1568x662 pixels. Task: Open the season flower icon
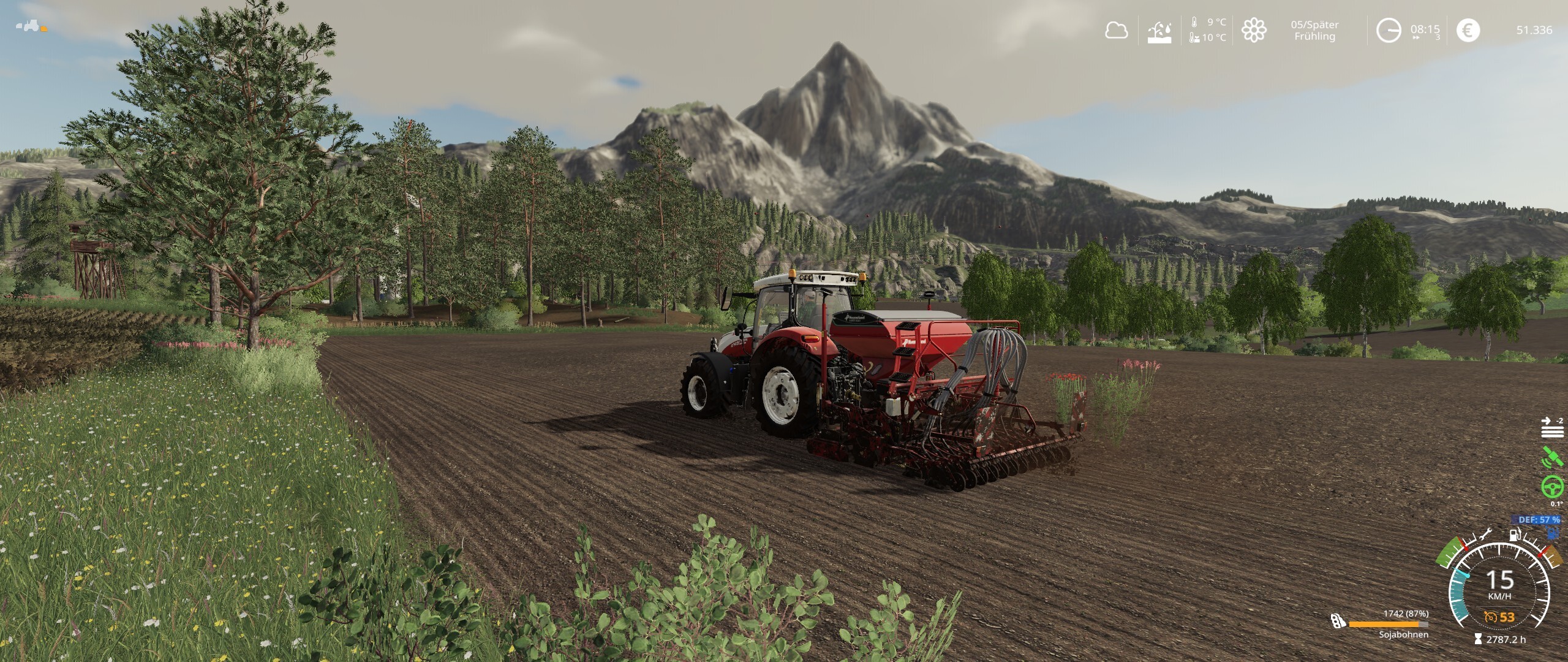pyautogui.click(x=1254, y=30)
